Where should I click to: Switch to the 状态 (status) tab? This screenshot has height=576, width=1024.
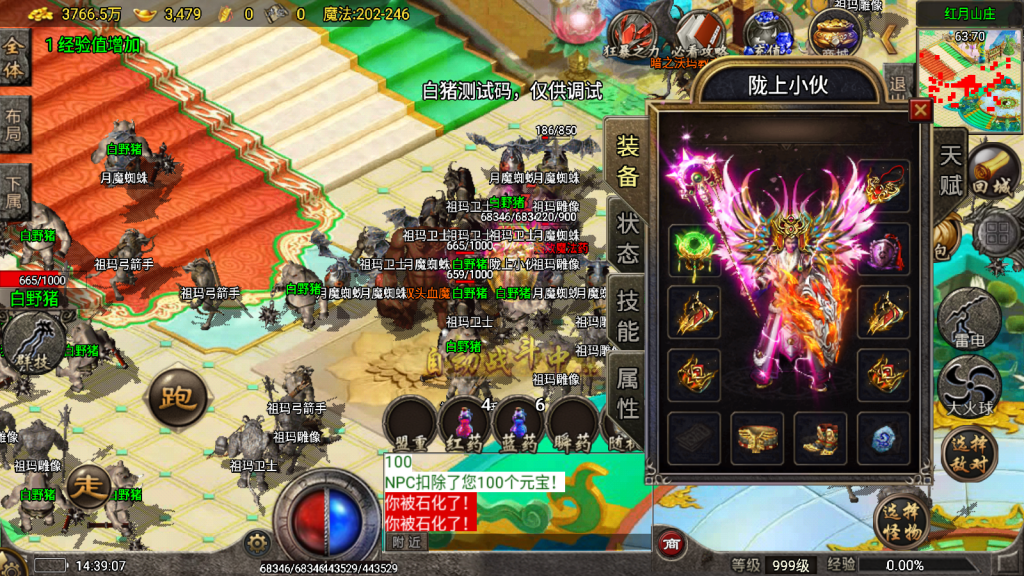pyautogui.click(x=628, y=237)
